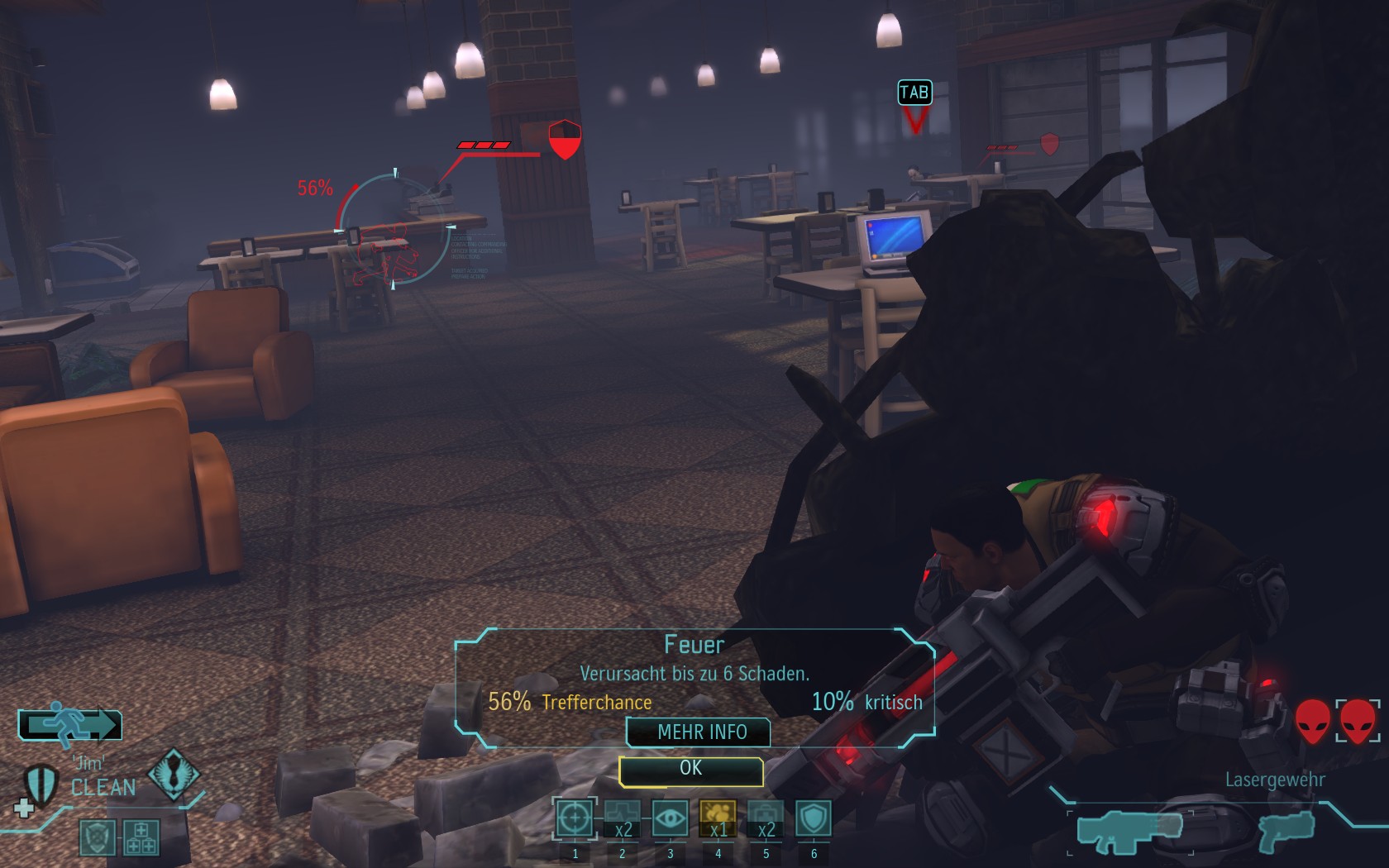Select the laser rifle weapon
This screenshot has width=1389, height=868.
click(1130, 830)
